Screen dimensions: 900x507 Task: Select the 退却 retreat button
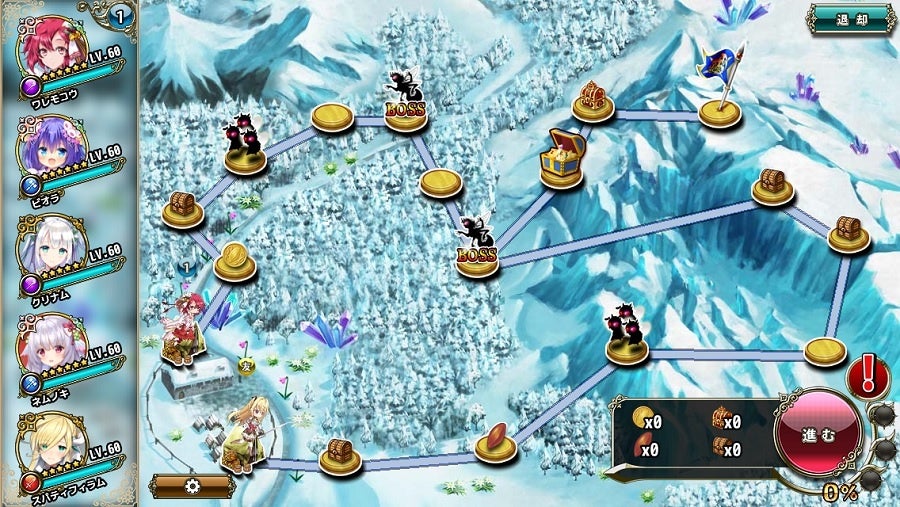tap(851, 18)
